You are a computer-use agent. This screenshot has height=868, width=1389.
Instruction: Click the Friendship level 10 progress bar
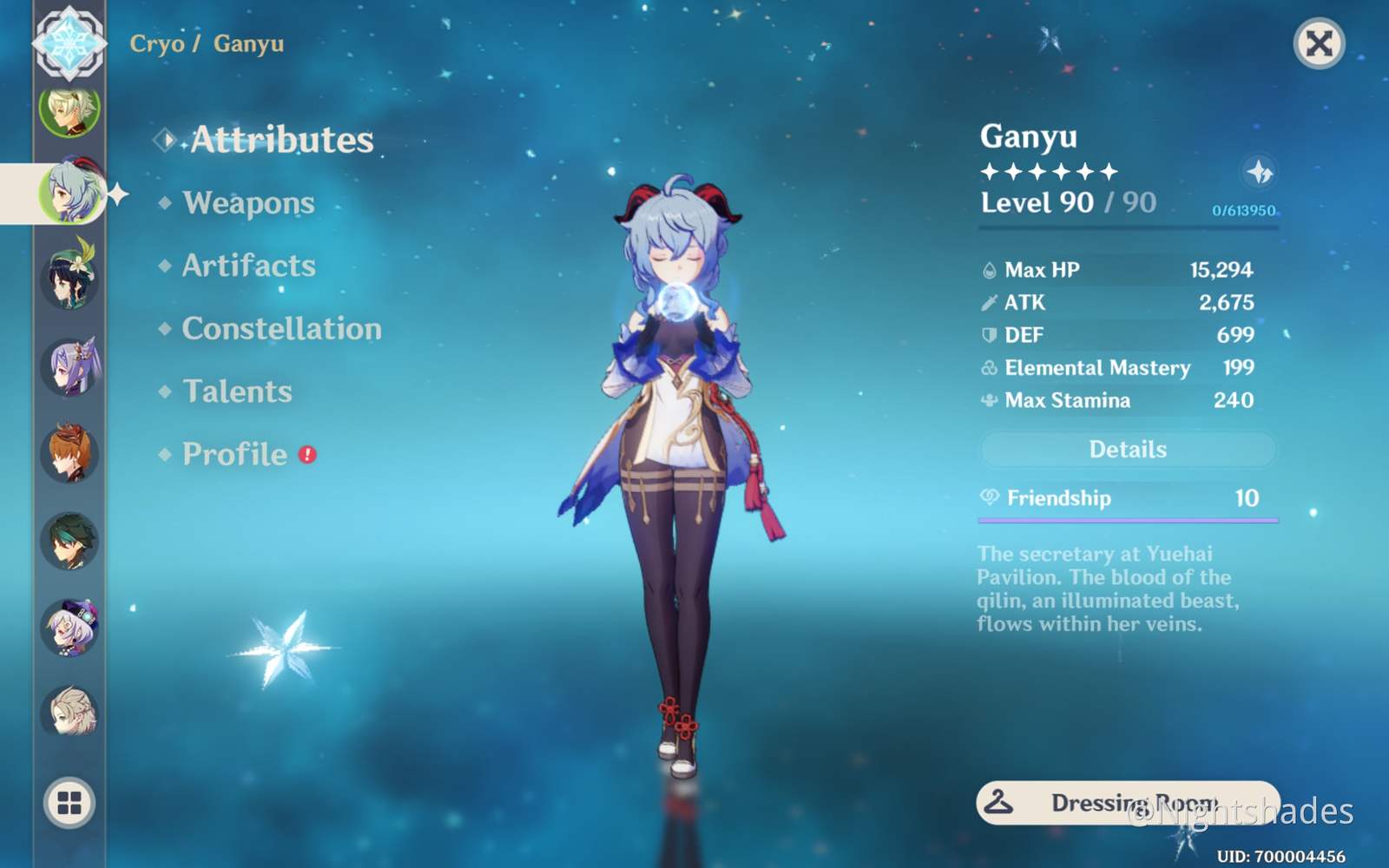coord(1128,518)
